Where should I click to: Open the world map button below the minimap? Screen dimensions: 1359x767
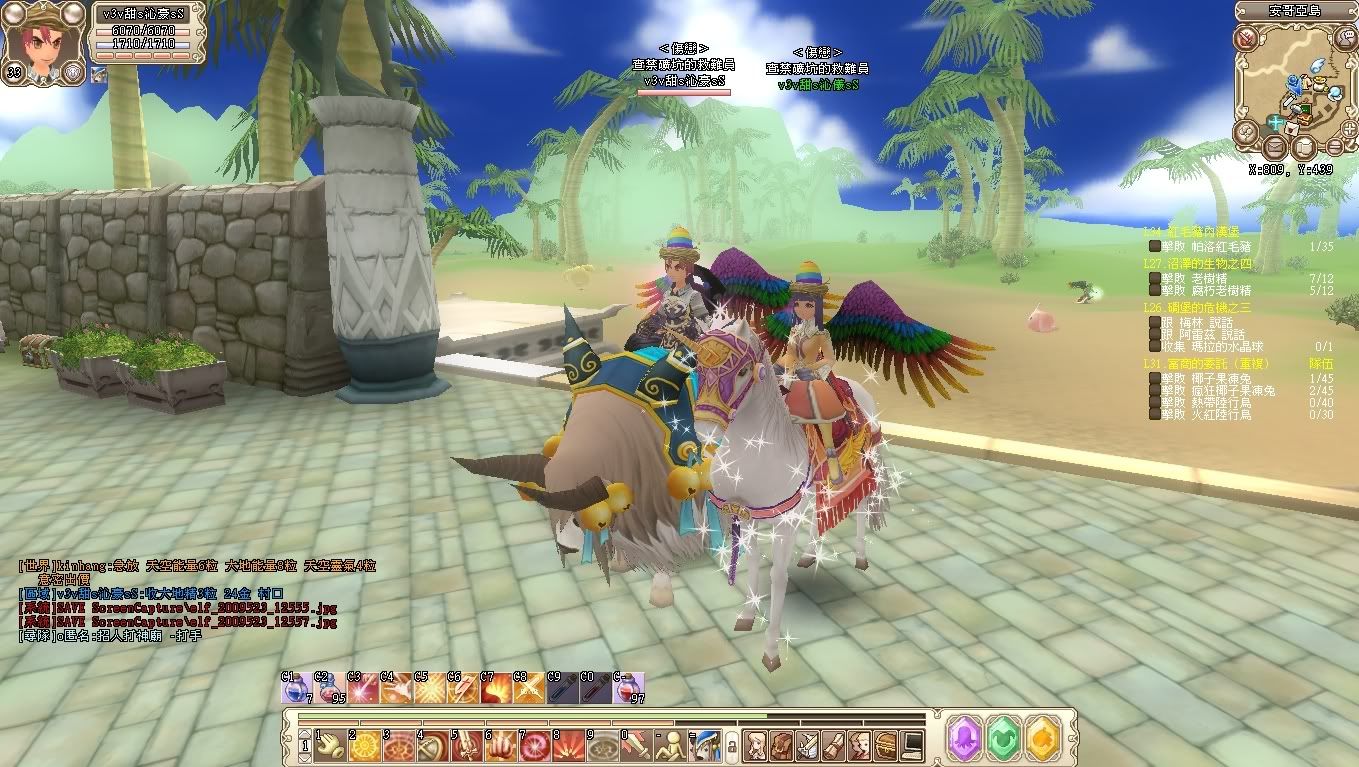[1304, 148]
